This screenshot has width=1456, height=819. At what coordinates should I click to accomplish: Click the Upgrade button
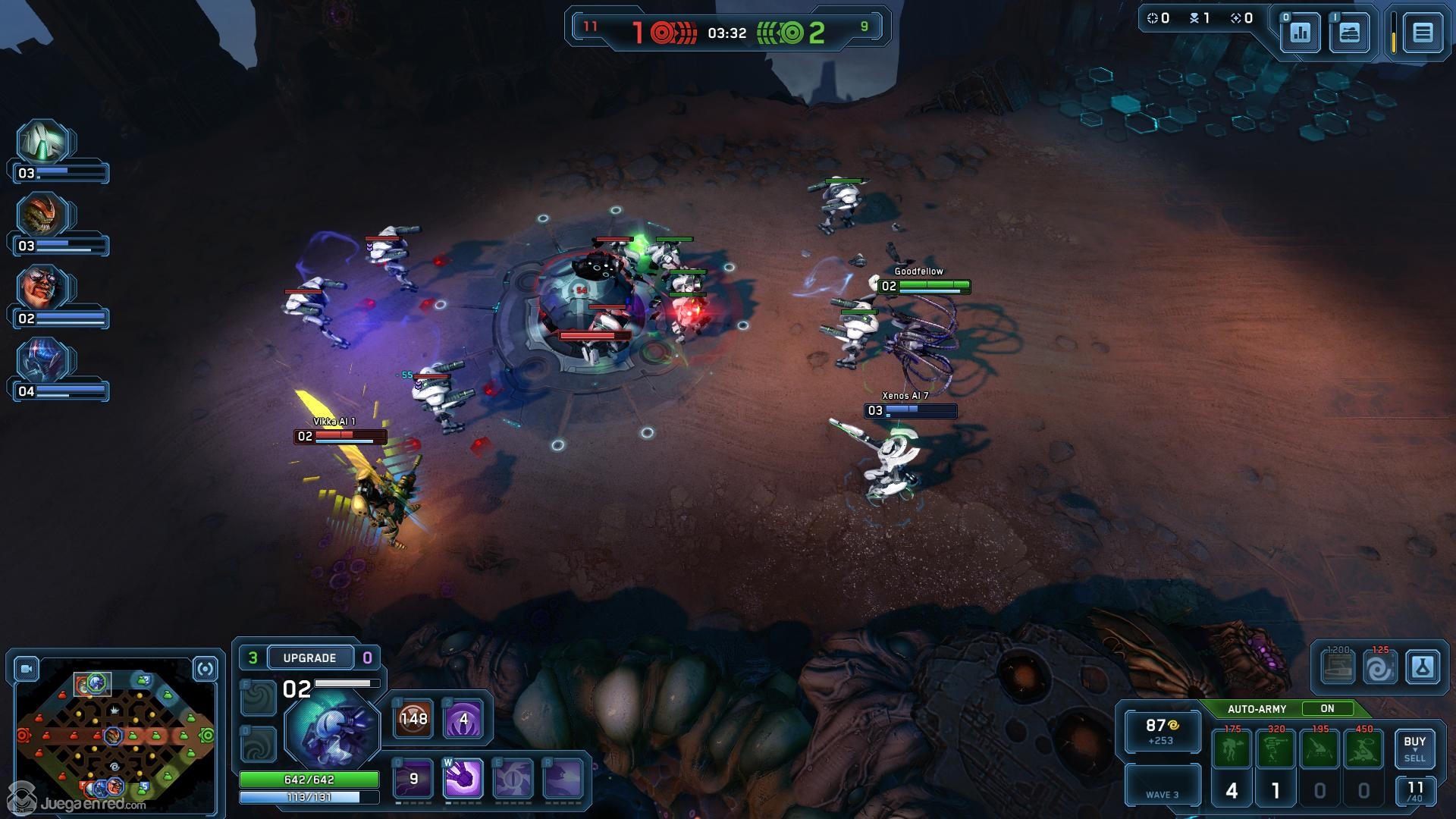309,657
